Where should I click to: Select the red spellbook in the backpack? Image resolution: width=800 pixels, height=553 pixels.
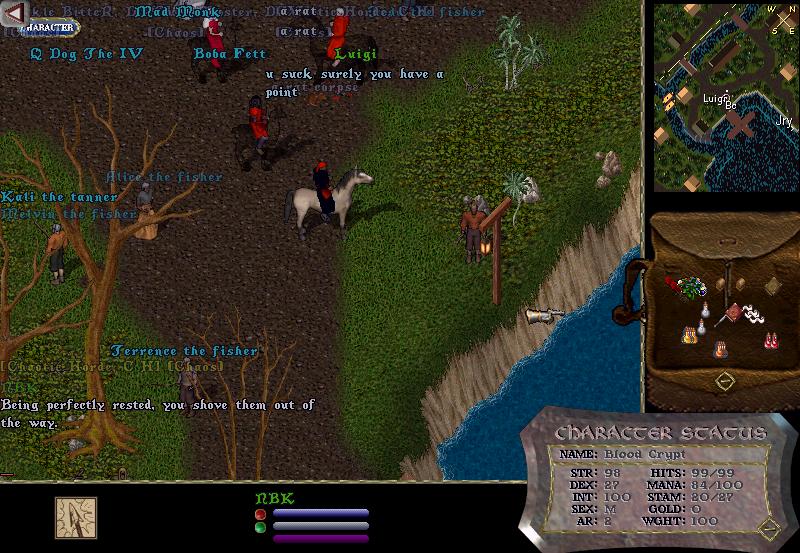point(734,313)
